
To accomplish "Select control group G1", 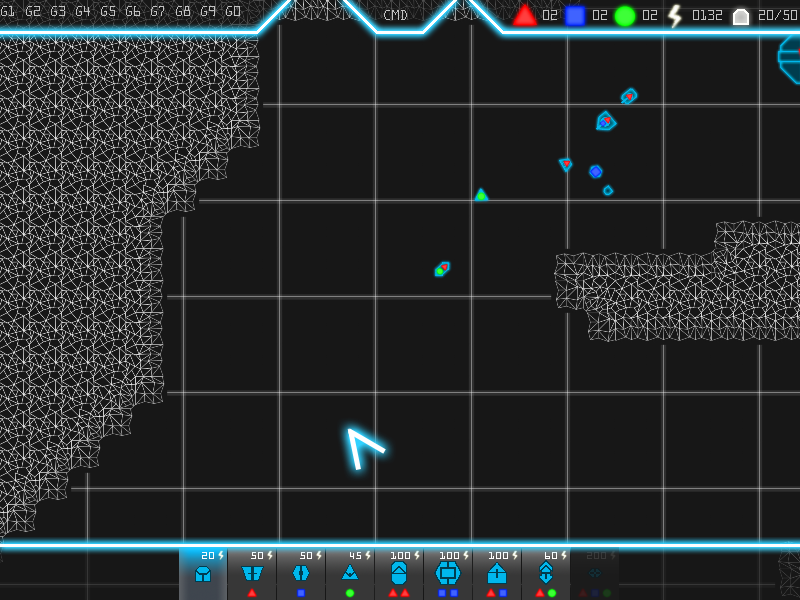I will click(x=8, y=12).
